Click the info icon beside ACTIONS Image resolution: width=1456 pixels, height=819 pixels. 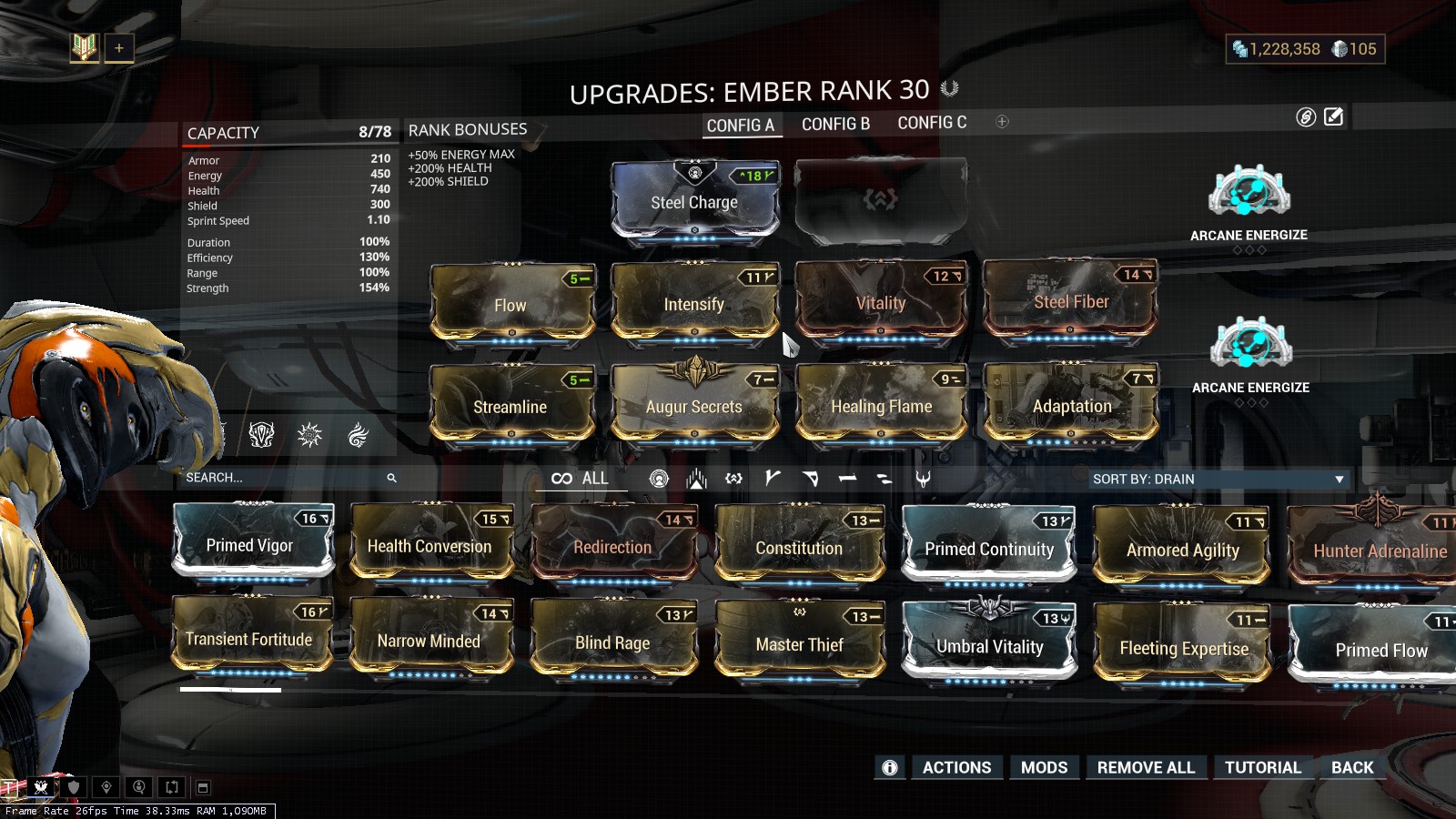[889, 767]
